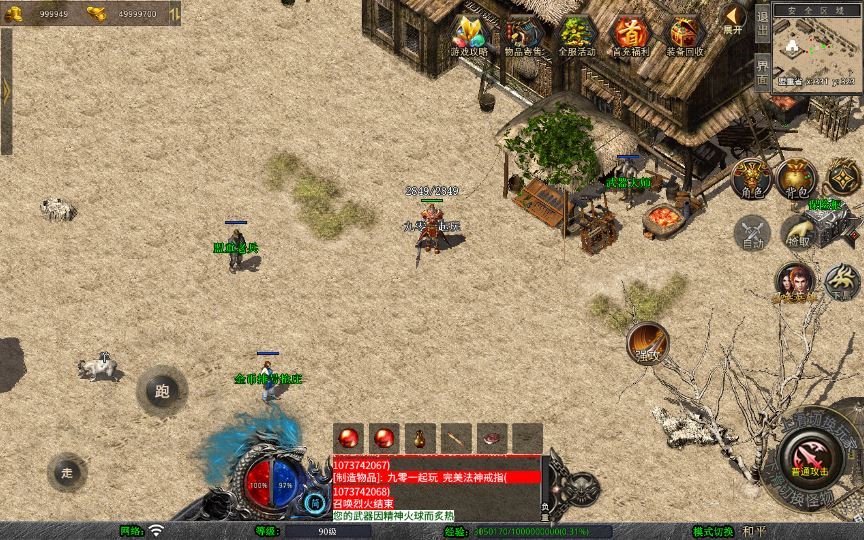Tap the 走 walk button

(67, 472)
